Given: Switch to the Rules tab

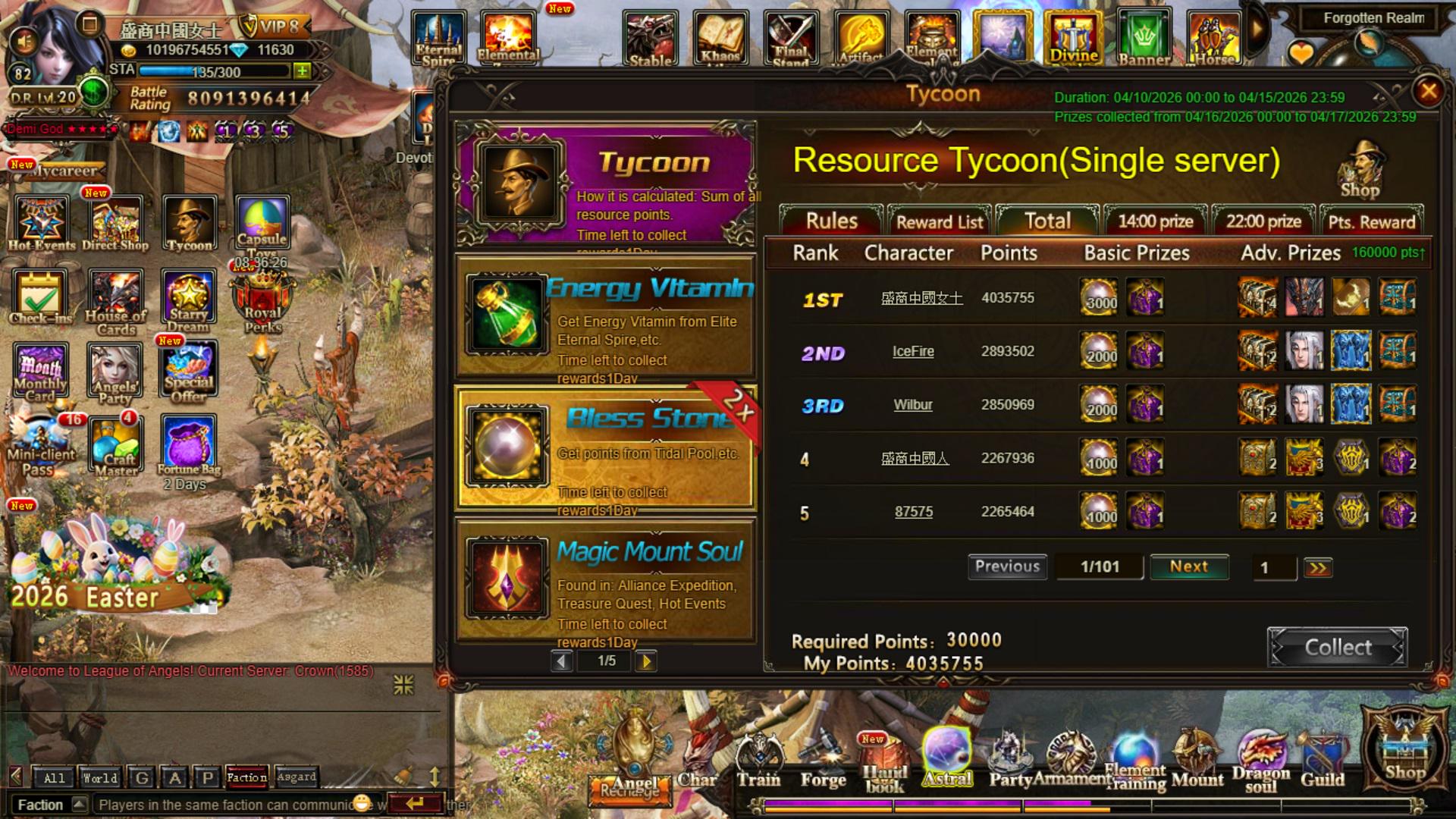Looking at the screenshot, I should tap(831, 221).
